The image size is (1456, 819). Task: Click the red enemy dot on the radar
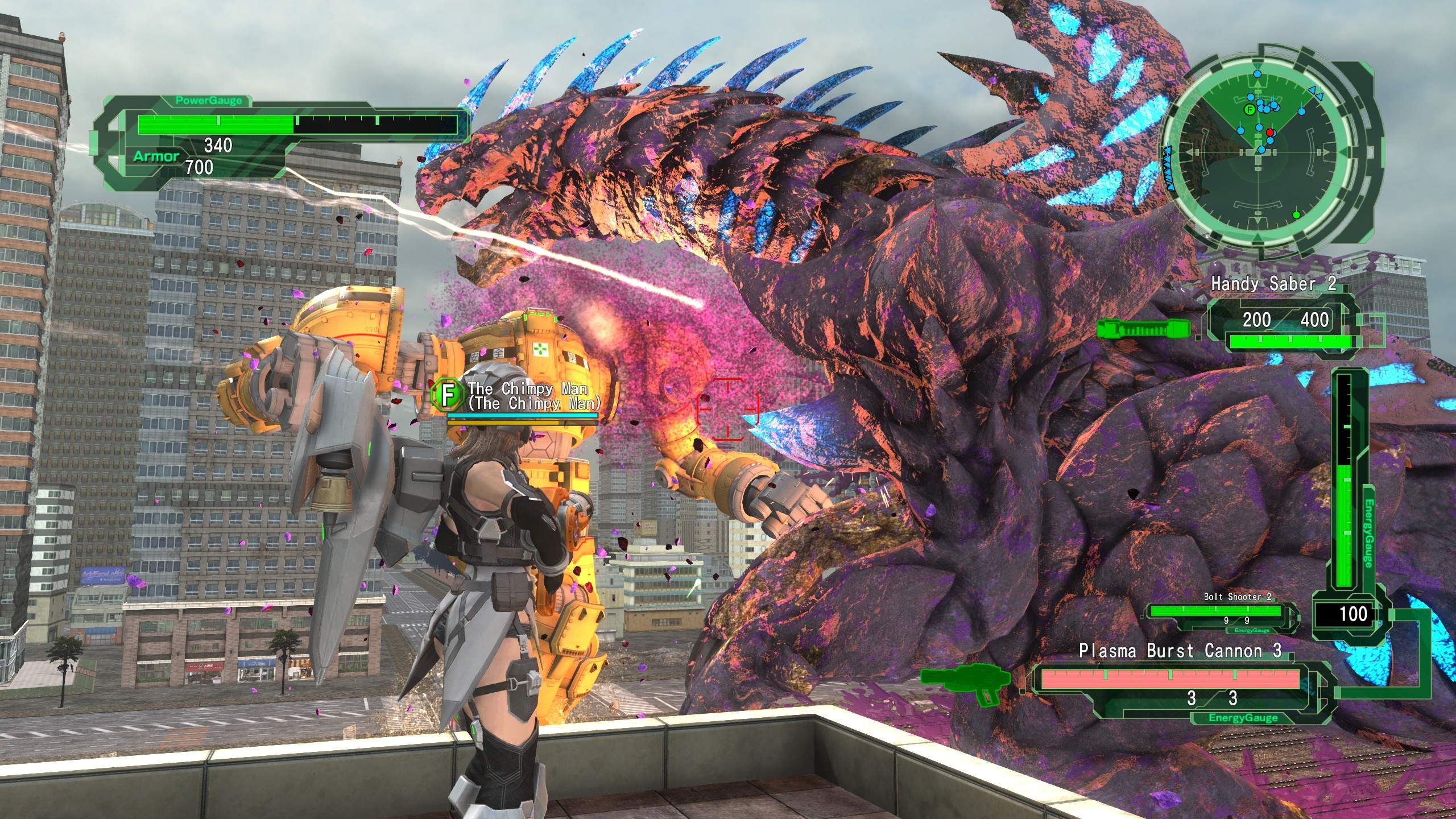coord(1269,133)
